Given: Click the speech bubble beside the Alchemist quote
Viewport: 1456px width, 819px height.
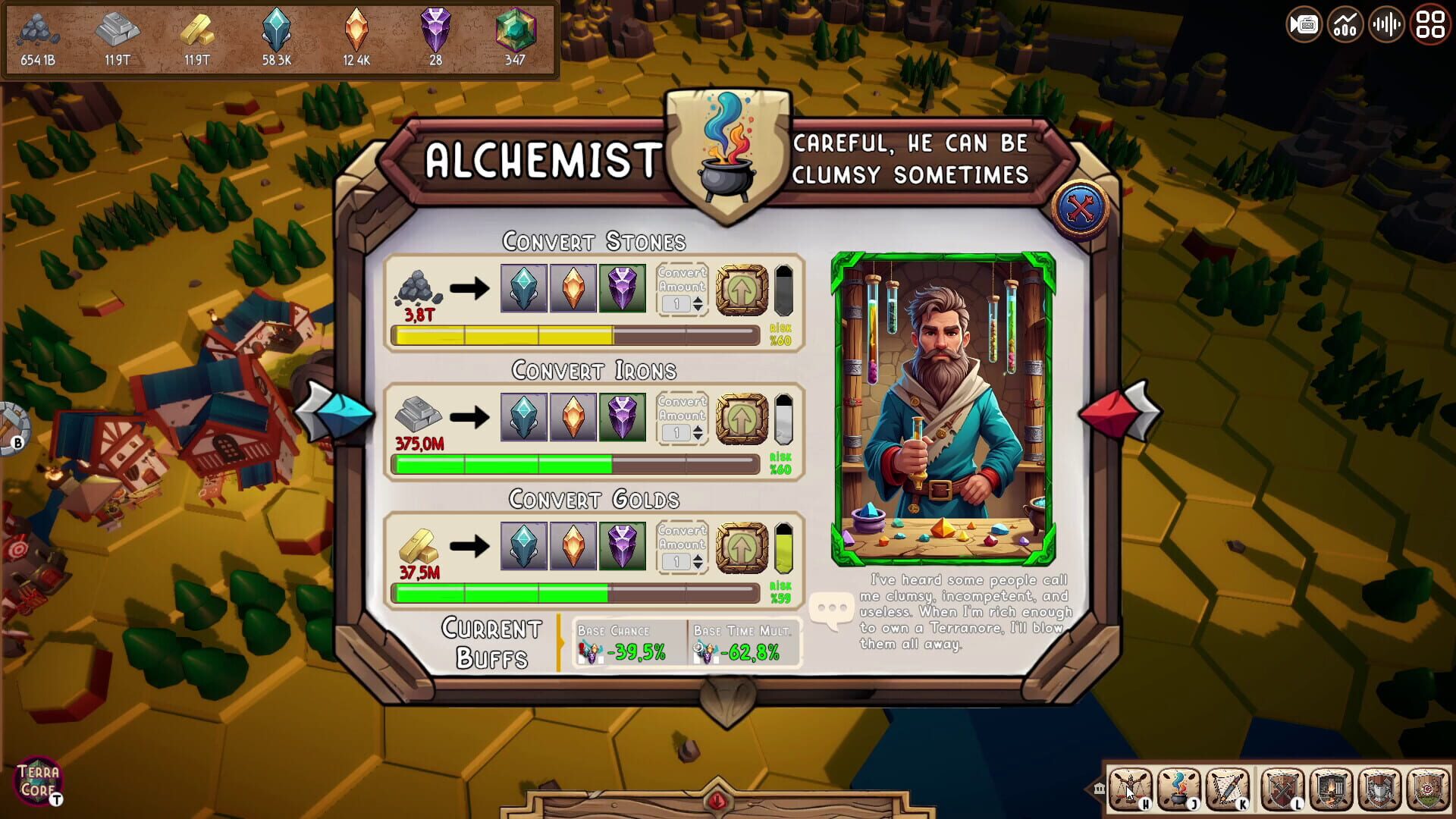Looking at the screenshot, I should (x=833, y=607).
